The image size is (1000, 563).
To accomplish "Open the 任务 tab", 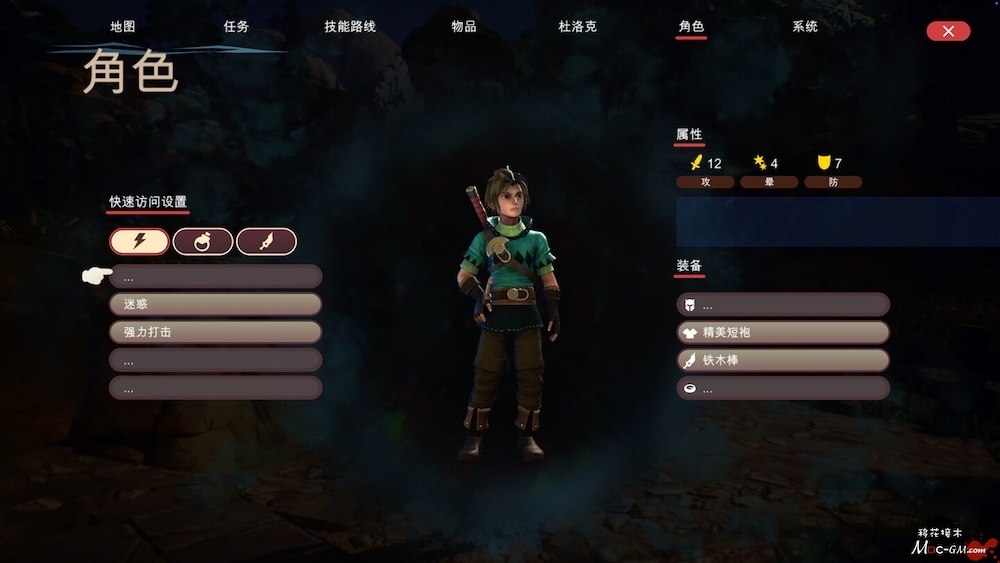I will (x=236, y=26).
